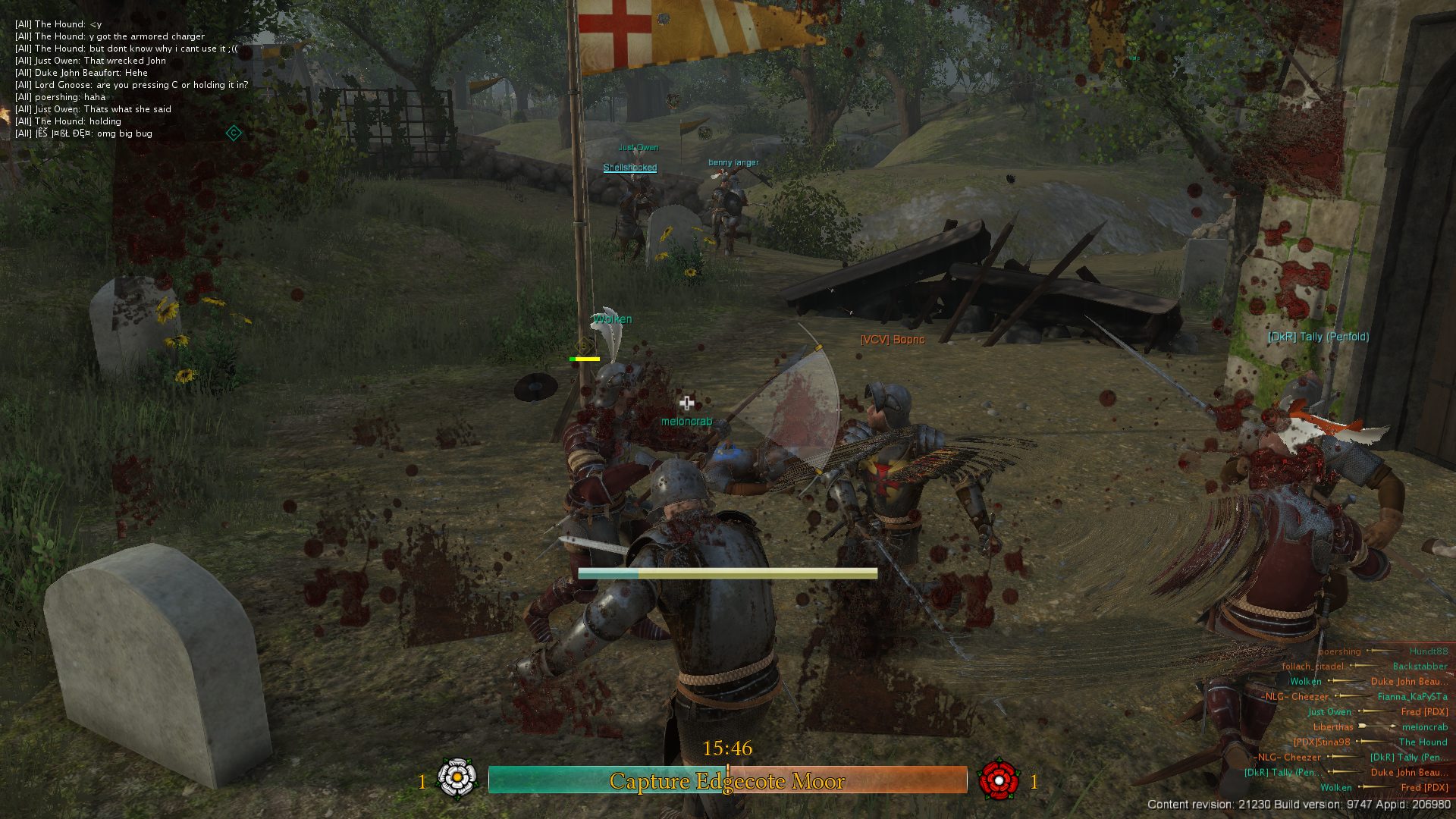The width and height of the screenshot is (1456, 819).
Task: Select the Capture Edgecote Moor objective bar
Action: click(x=727, y=780)
